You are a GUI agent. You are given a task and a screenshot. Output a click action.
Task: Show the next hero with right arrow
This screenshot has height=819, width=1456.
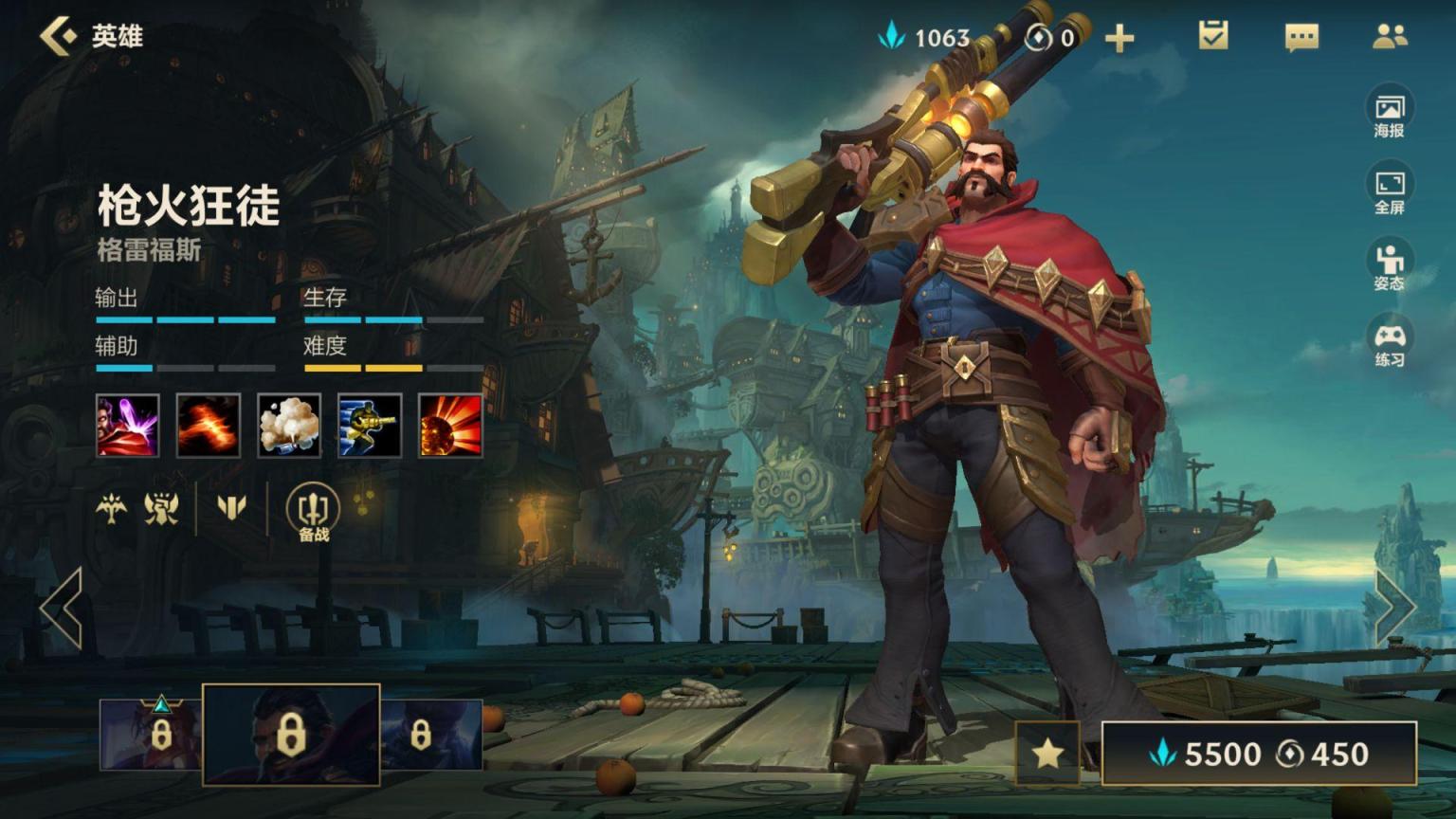pyautogui.click(x=1394, y=609)
